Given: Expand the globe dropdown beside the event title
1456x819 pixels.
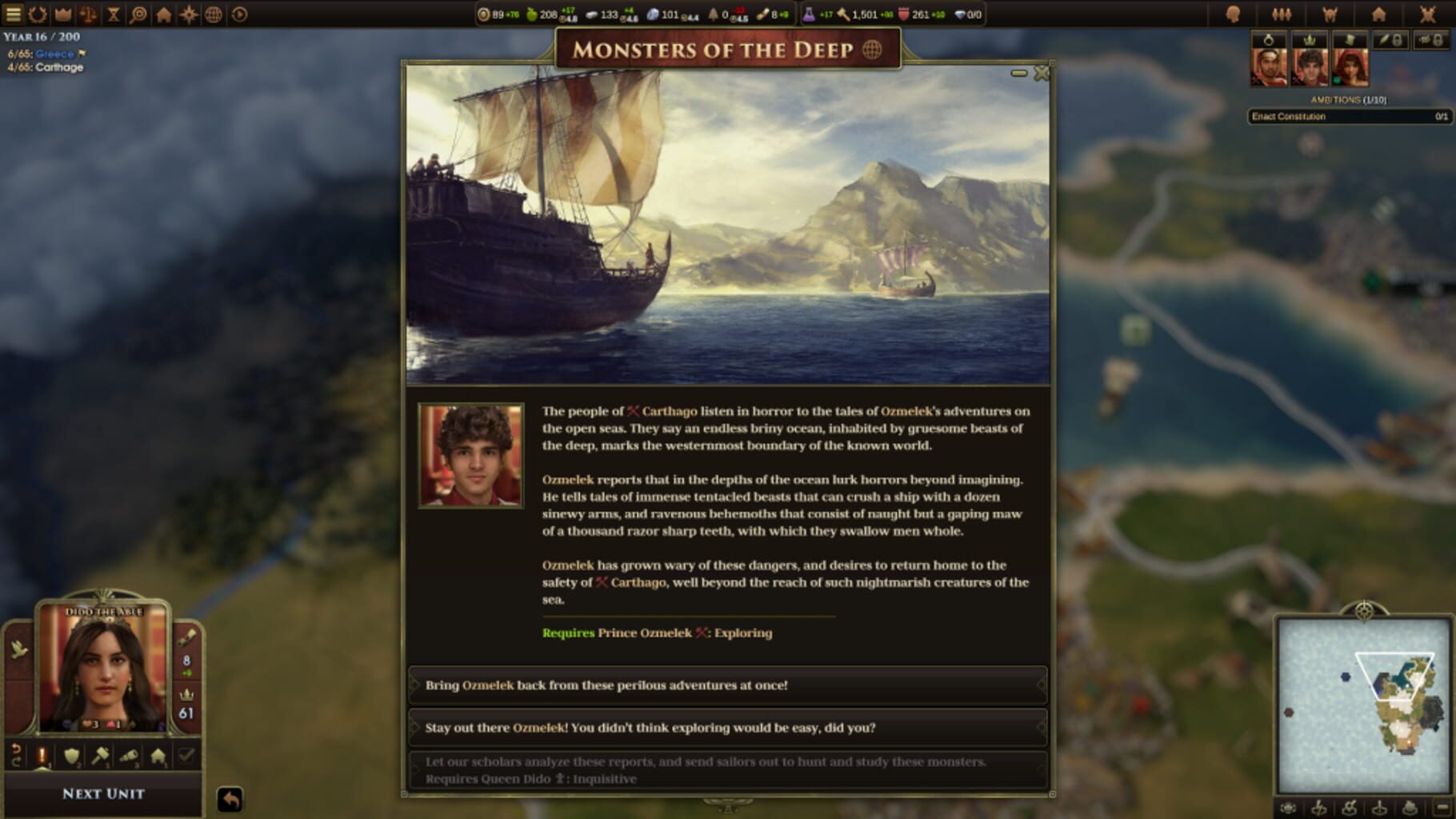Looking at the screenshot, I should click(872, 50).
